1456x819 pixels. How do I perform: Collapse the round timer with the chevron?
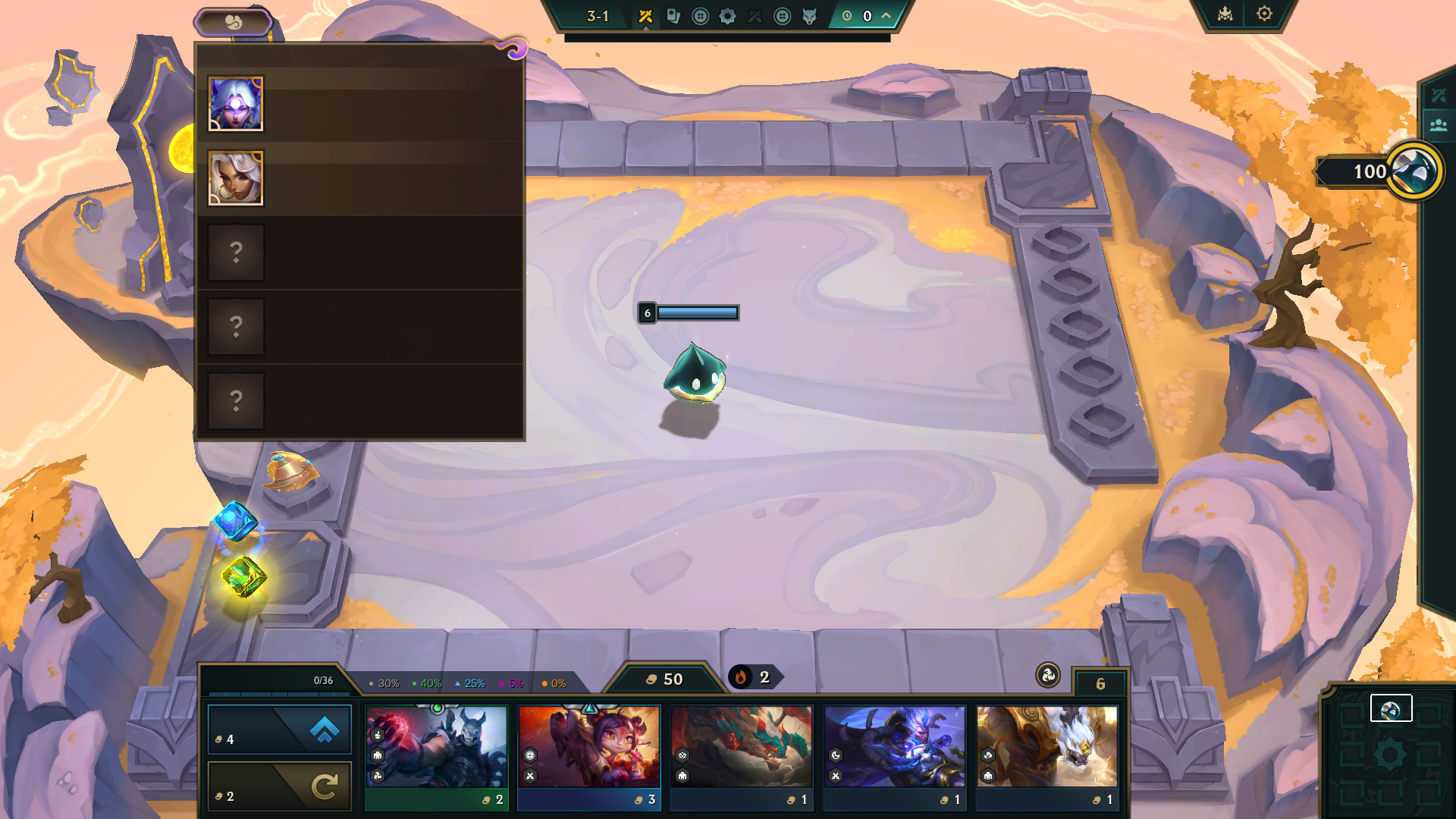tap(884, 14)
